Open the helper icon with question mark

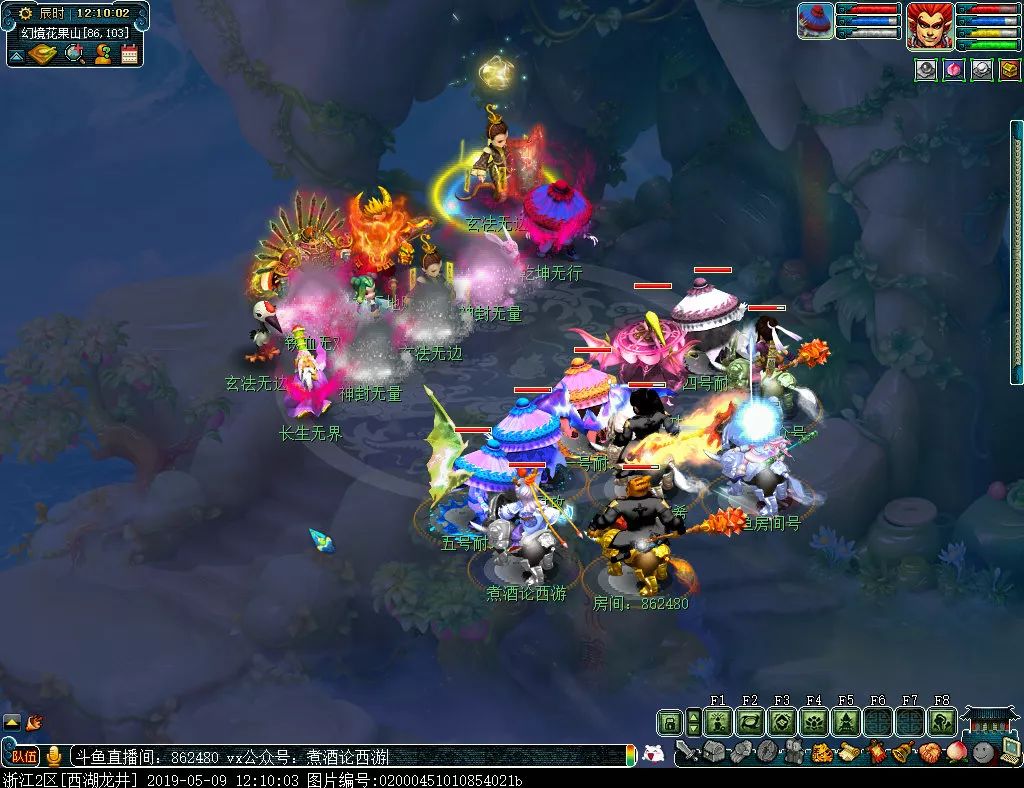pos(102,54)
